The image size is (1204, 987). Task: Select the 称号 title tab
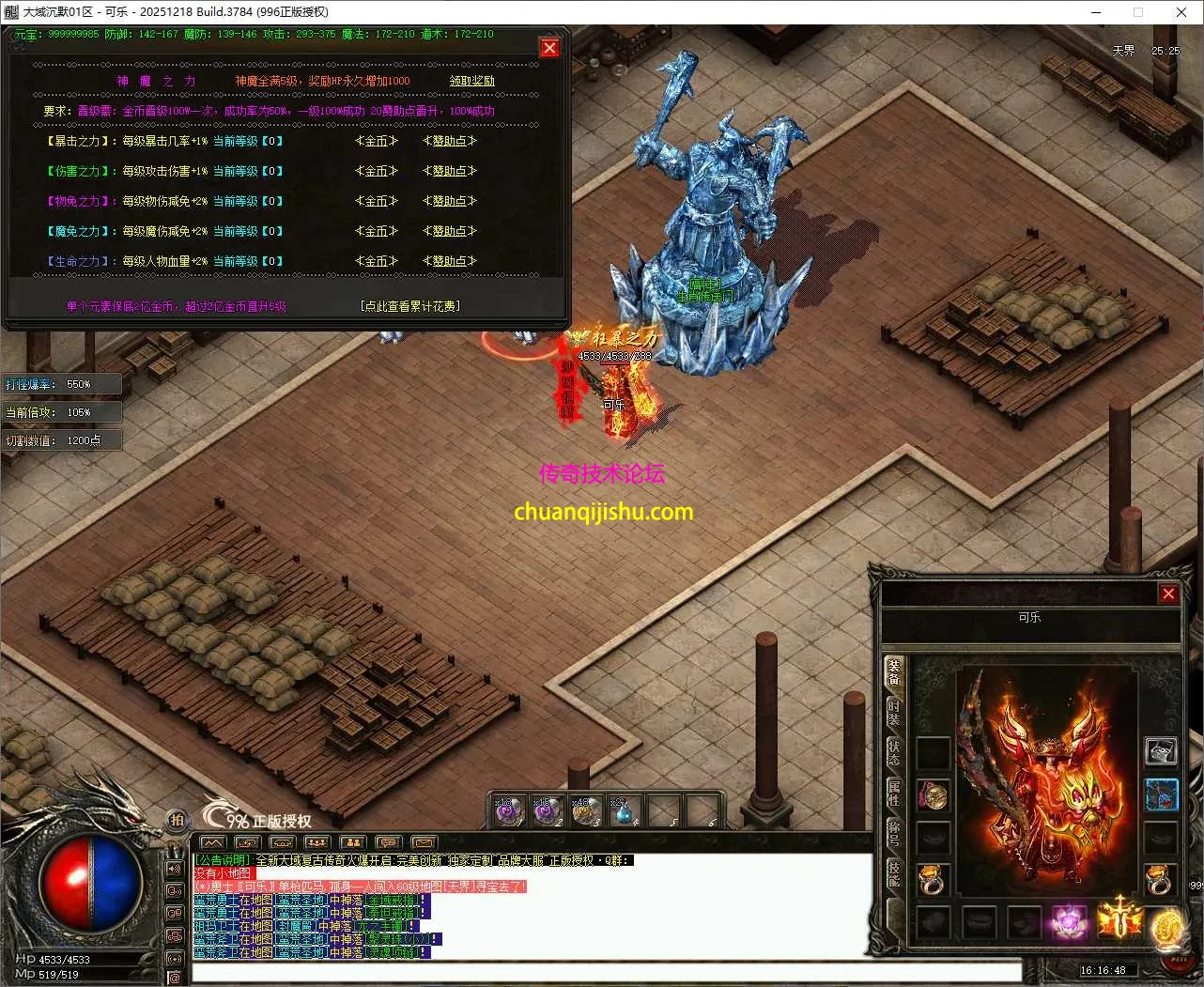[893, 832]
